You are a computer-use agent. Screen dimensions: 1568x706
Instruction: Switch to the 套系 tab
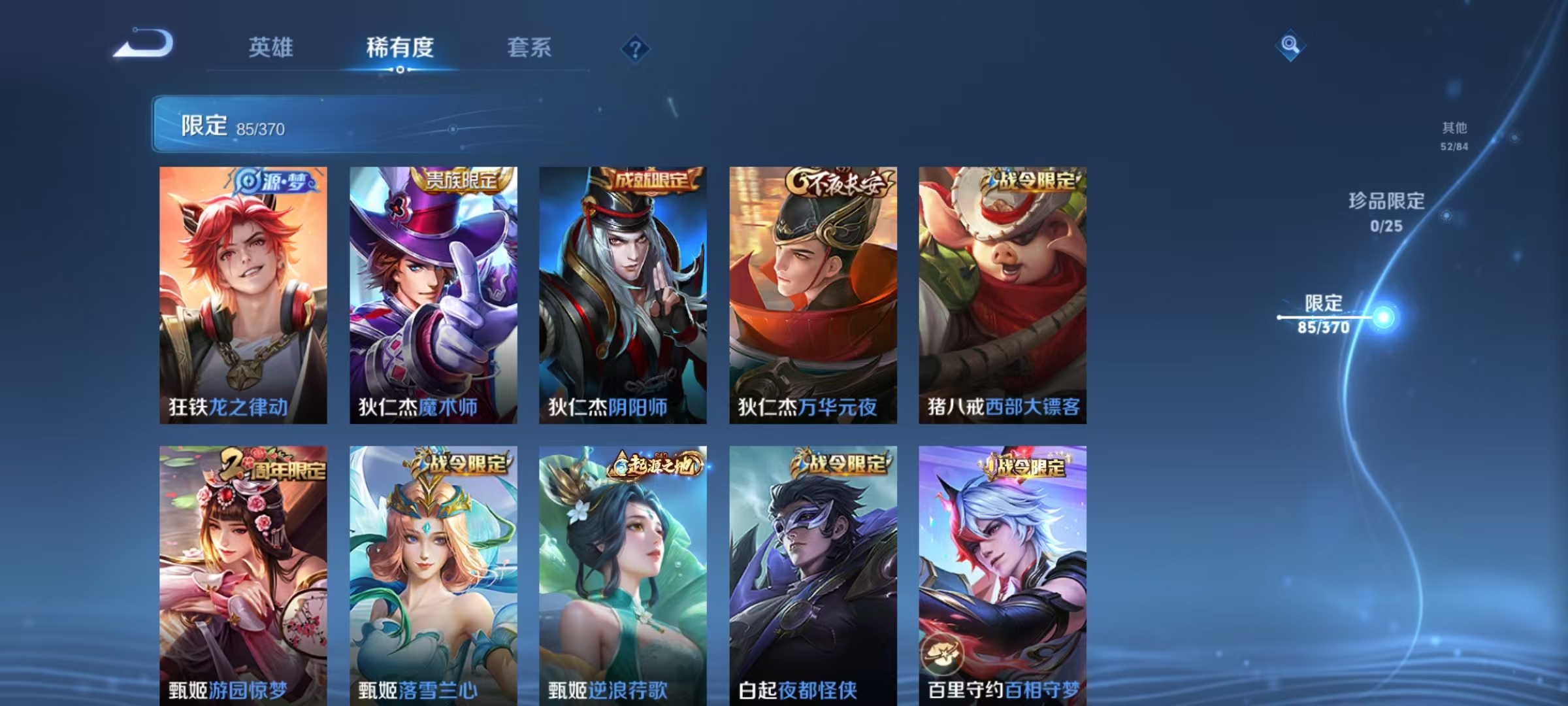(529, 47)
